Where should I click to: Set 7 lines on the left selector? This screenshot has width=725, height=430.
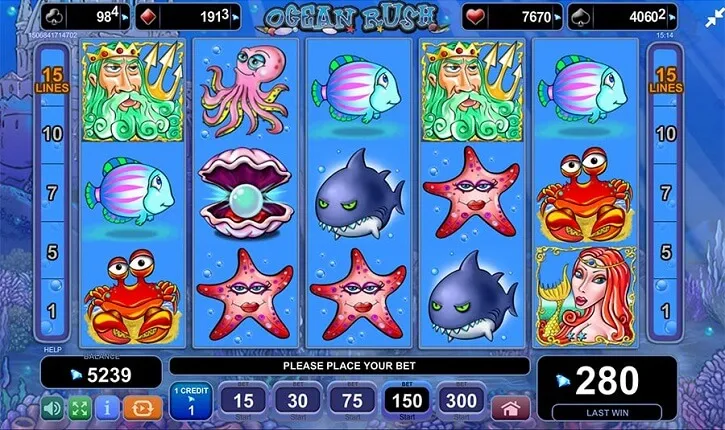click(53, 190)
